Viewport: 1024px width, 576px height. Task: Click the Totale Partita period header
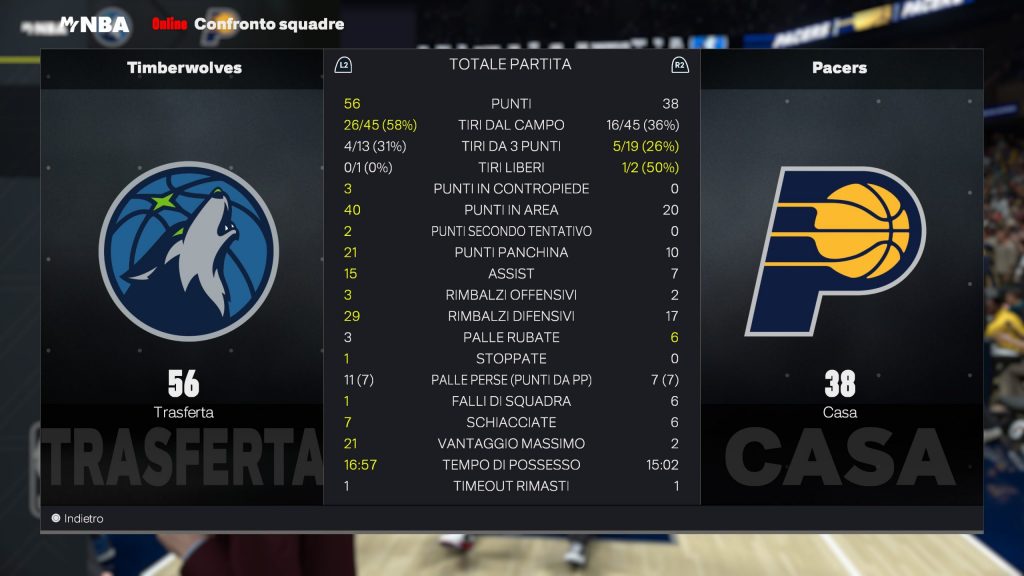510,65
